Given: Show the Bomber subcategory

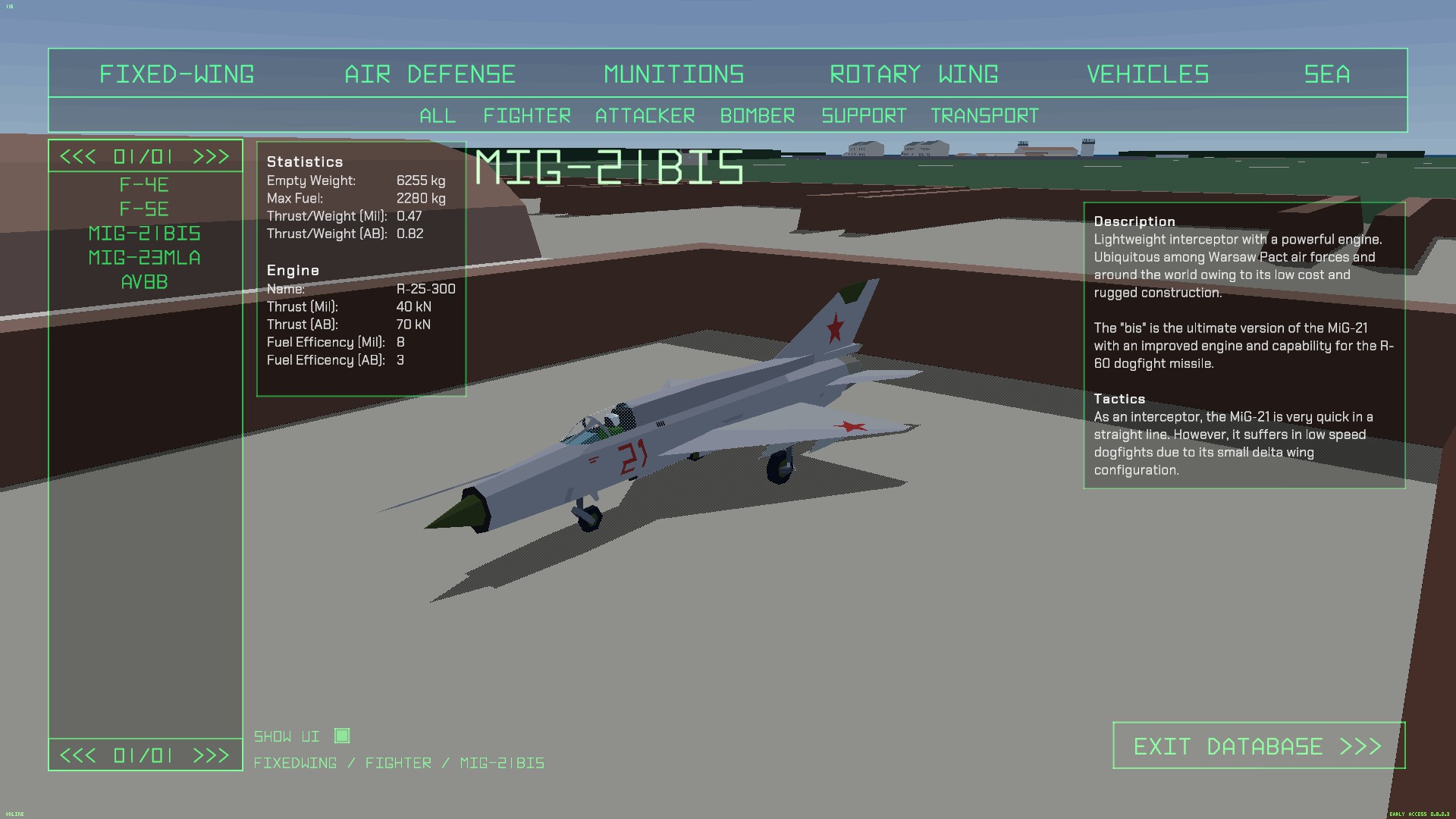Looking at the screenshot, I should (758, 116).
